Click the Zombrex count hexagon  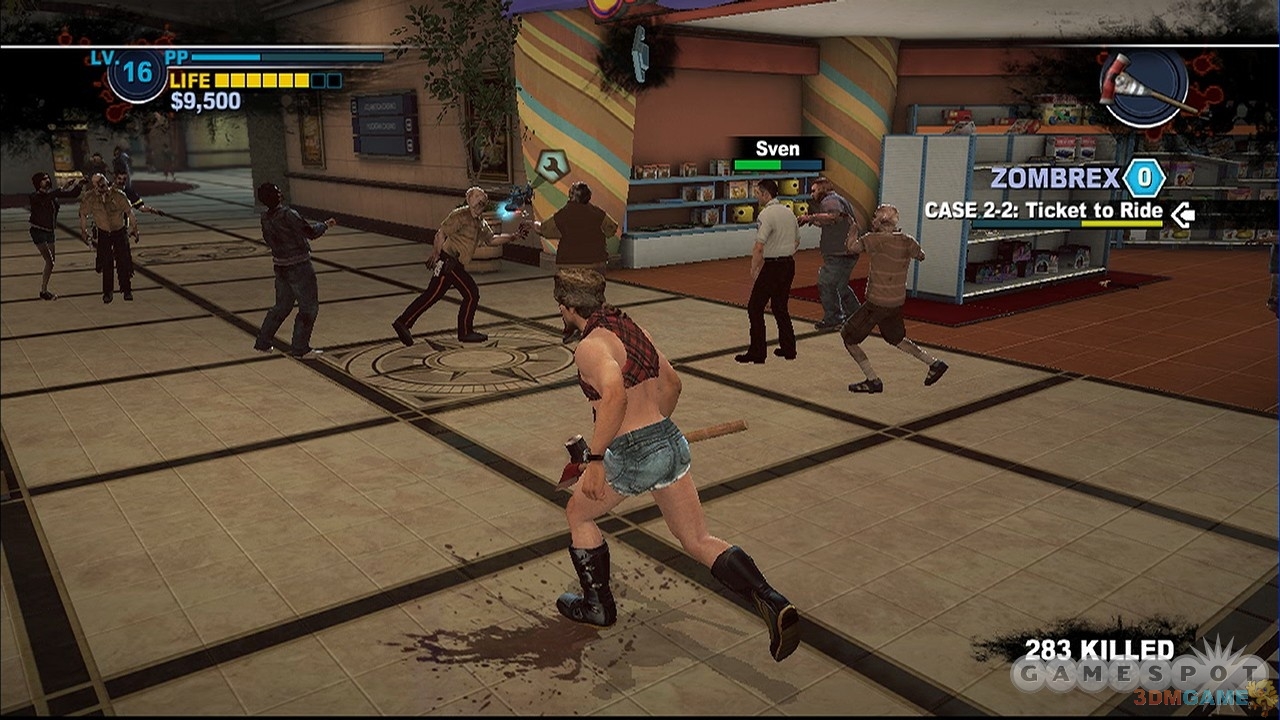pyautogui.click(x=1143, y=179)
